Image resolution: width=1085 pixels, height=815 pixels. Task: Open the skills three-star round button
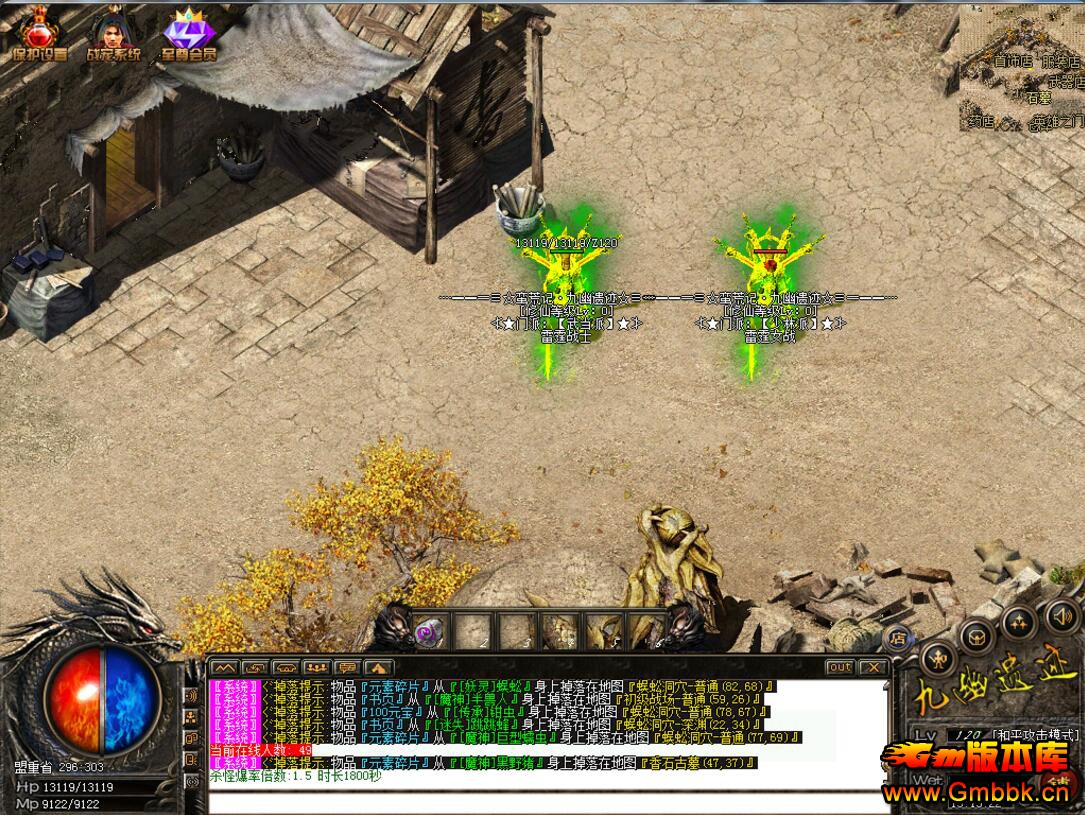(x=1018, y=622)
